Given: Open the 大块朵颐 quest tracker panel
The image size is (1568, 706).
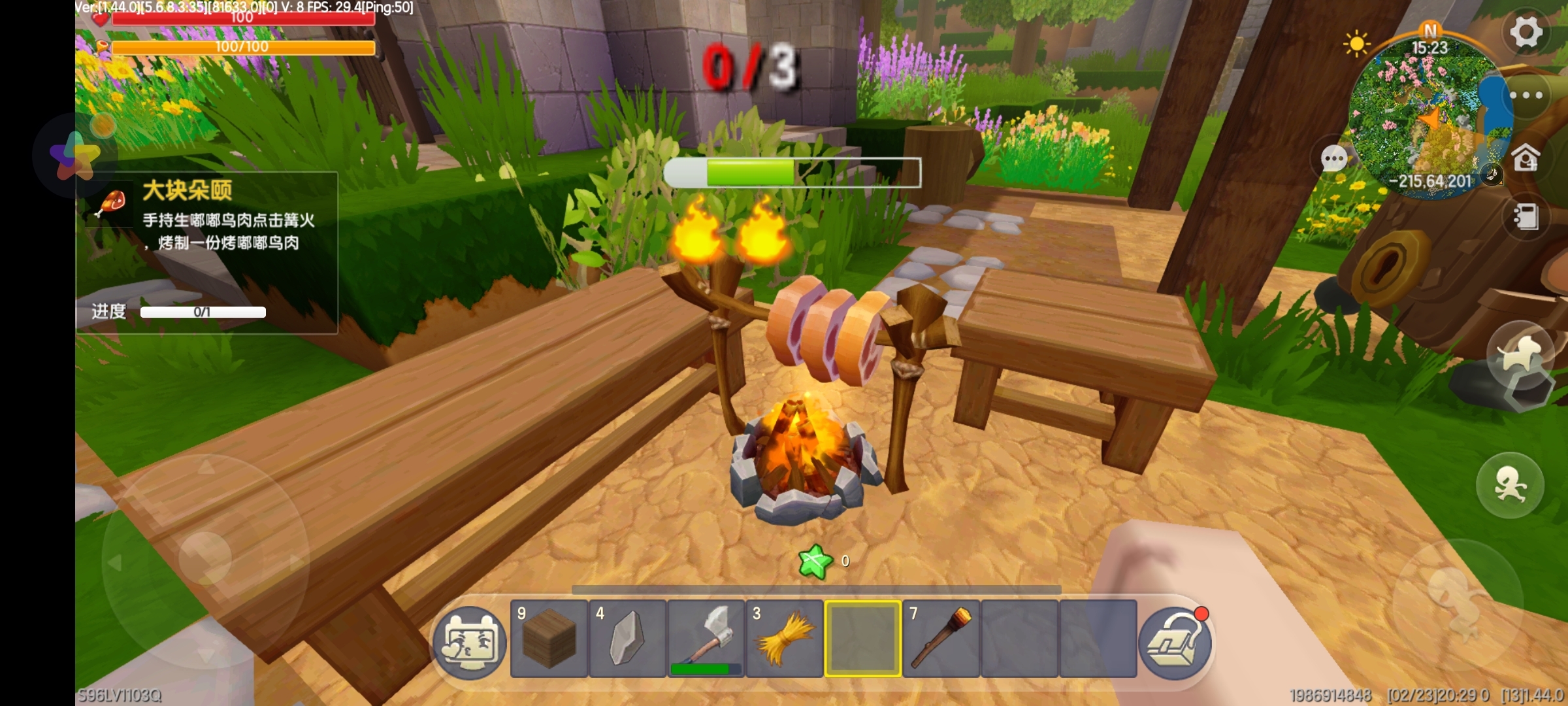Looking at the screenshot, I should point(206,252).
